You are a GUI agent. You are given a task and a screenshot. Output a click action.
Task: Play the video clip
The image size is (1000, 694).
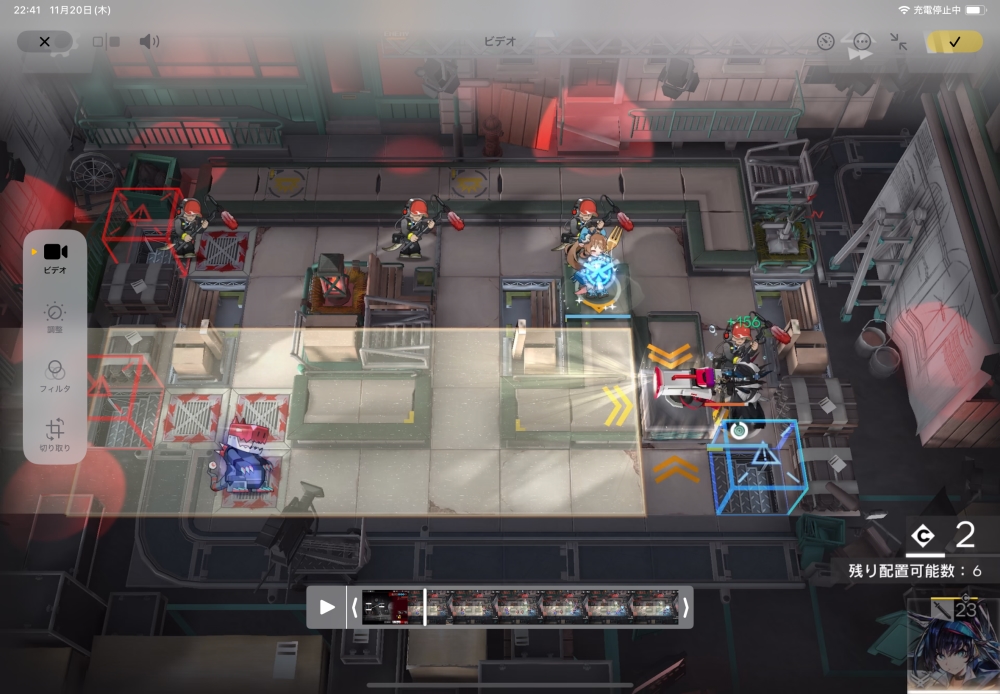tap(327, 607)
